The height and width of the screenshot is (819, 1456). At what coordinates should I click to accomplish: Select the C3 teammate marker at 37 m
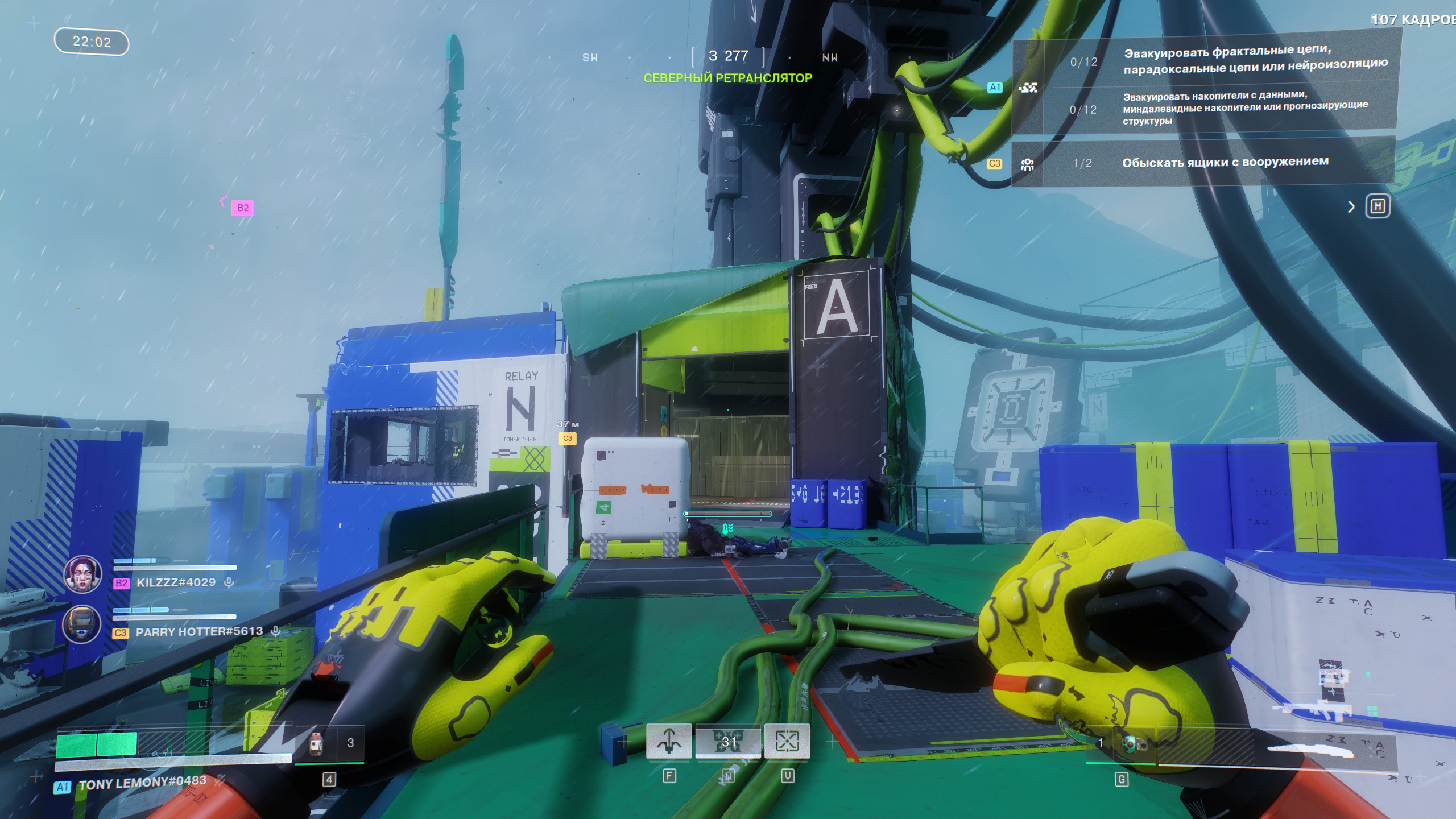tap(567, 439)
